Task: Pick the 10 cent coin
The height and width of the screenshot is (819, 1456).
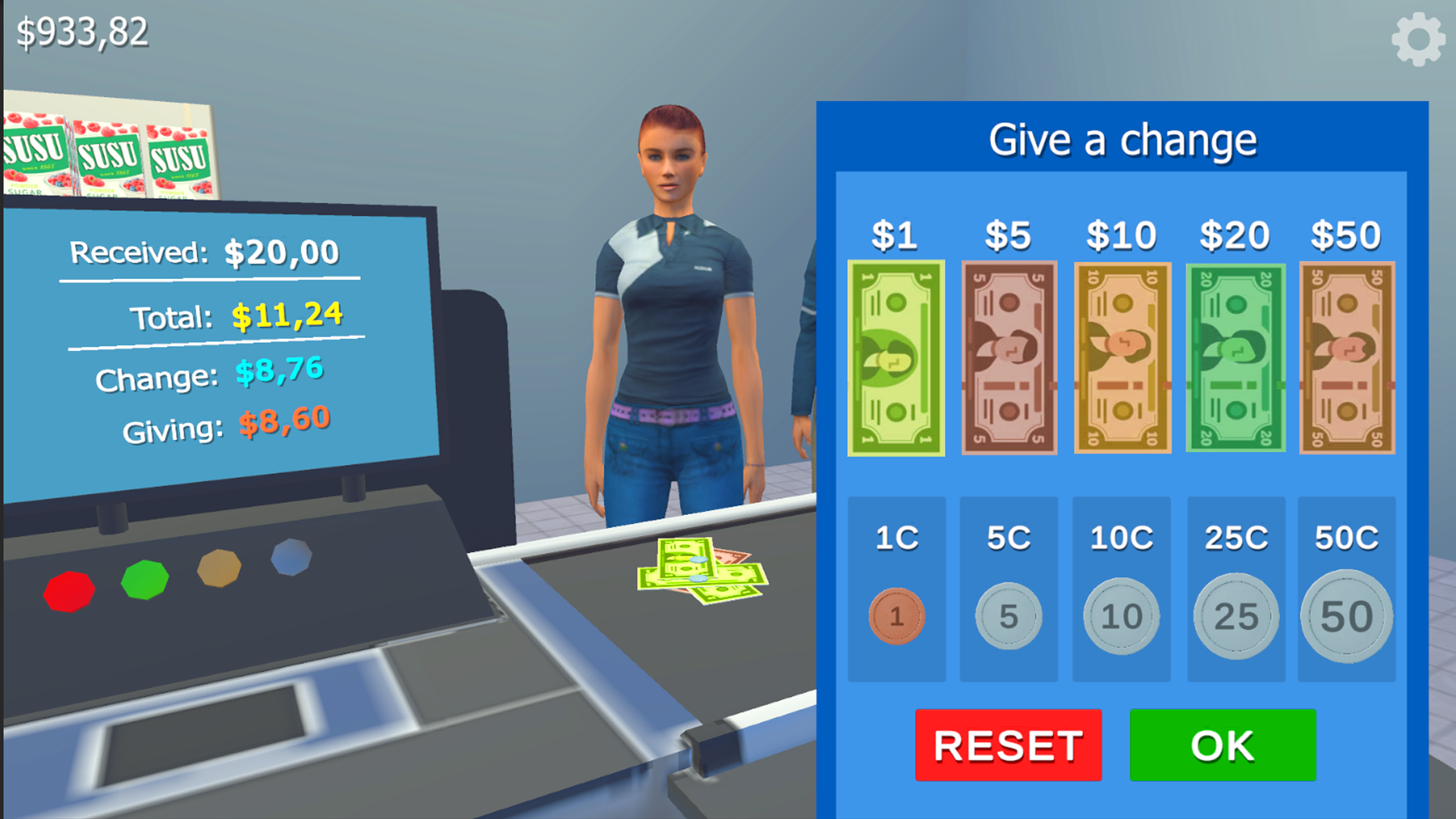Action: (x=1121, y=616)
